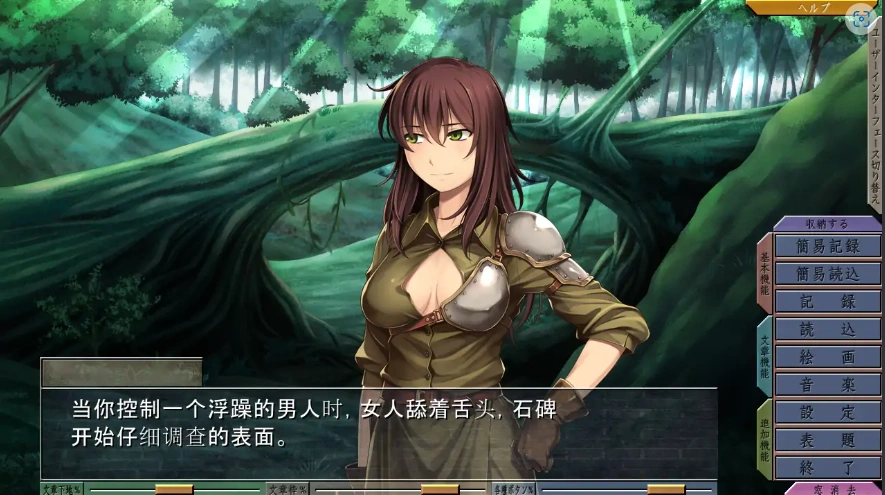This screenshot has height=495, width=885.
Task: Click the middle text speed slider
Action: [439, 489]
